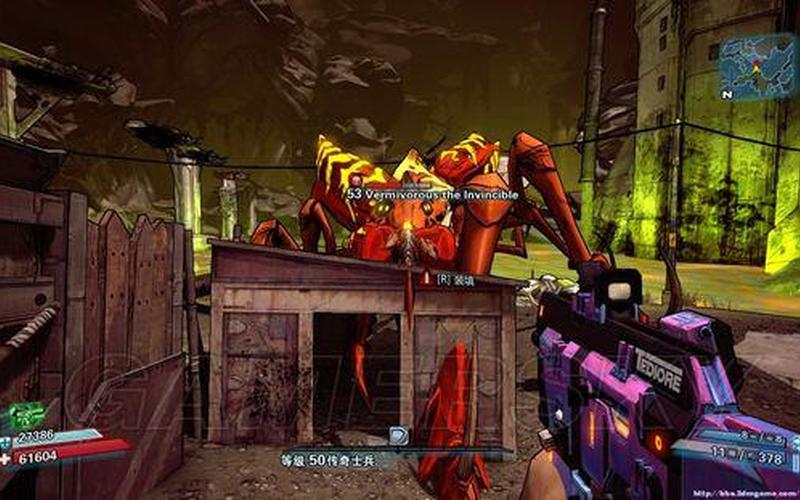Screen dimensions: 800x500
Task: Activate the green action skill icon
Action: coord(27,413)
